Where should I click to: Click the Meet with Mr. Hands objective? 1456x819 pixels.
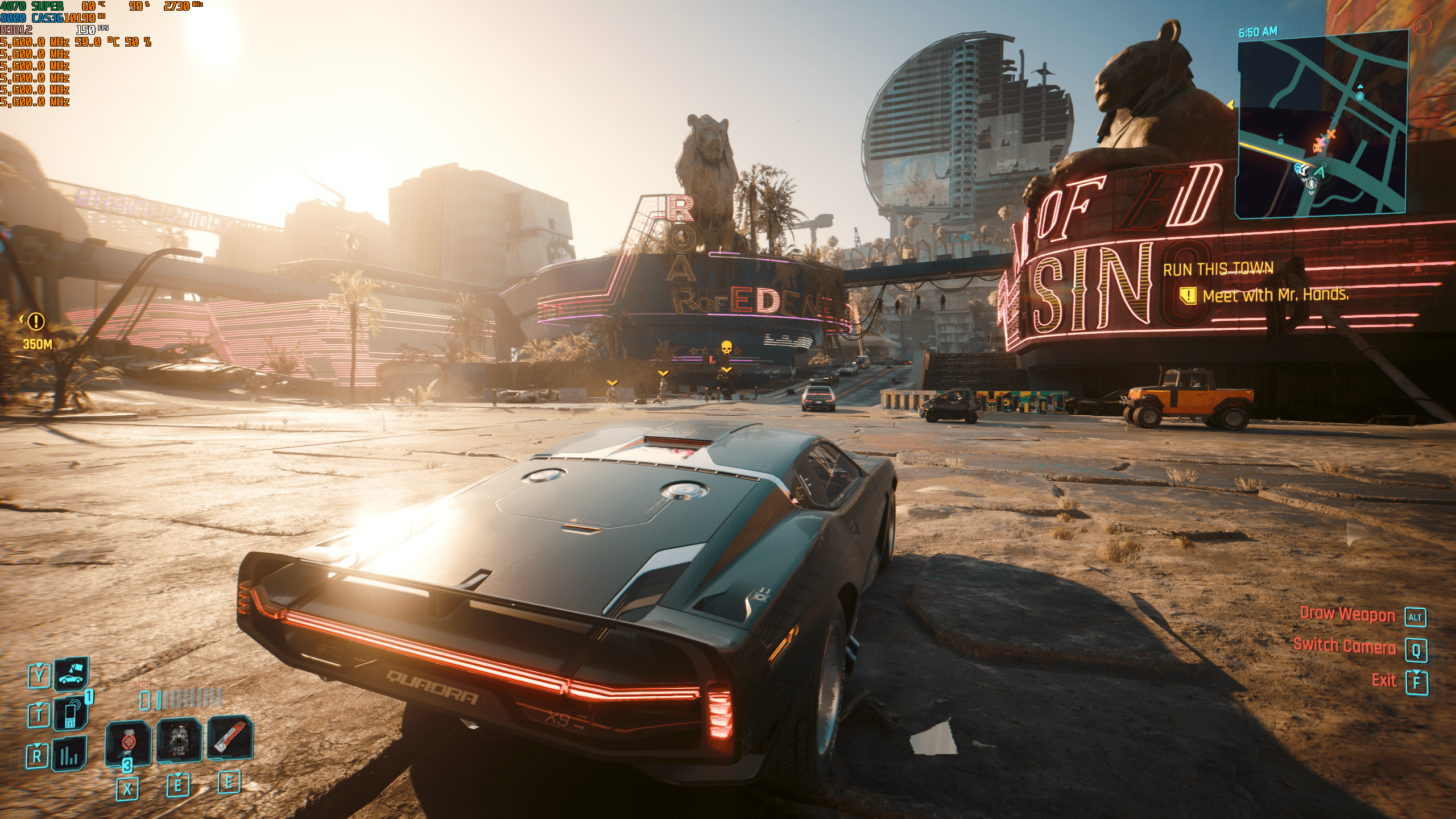[1275, 295]
